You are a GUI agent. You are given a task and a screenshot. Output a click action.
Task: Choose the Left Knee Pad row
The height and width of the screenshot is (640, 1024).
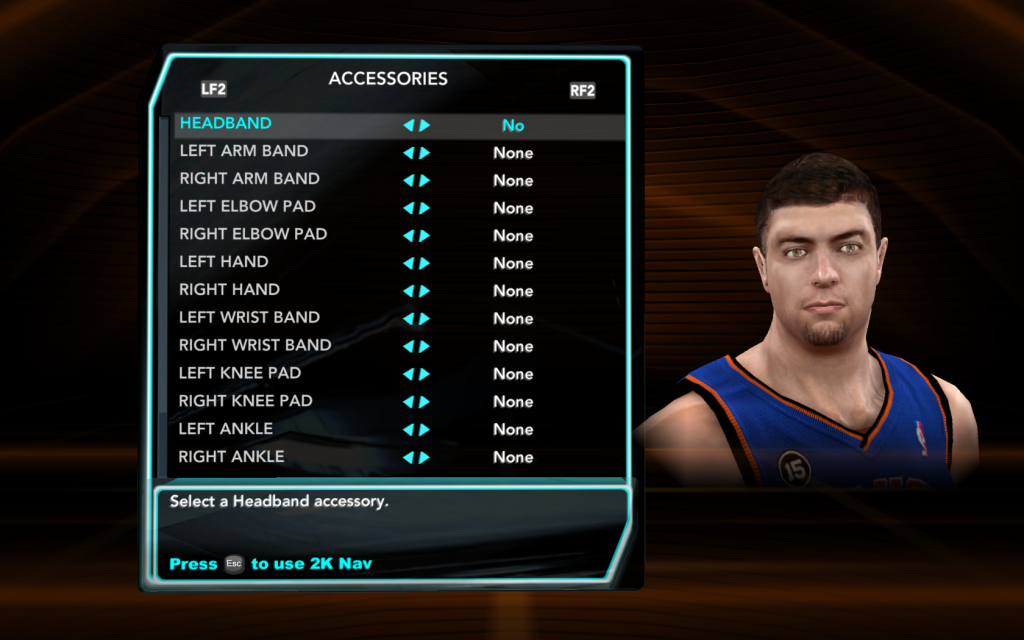point(240,374)
